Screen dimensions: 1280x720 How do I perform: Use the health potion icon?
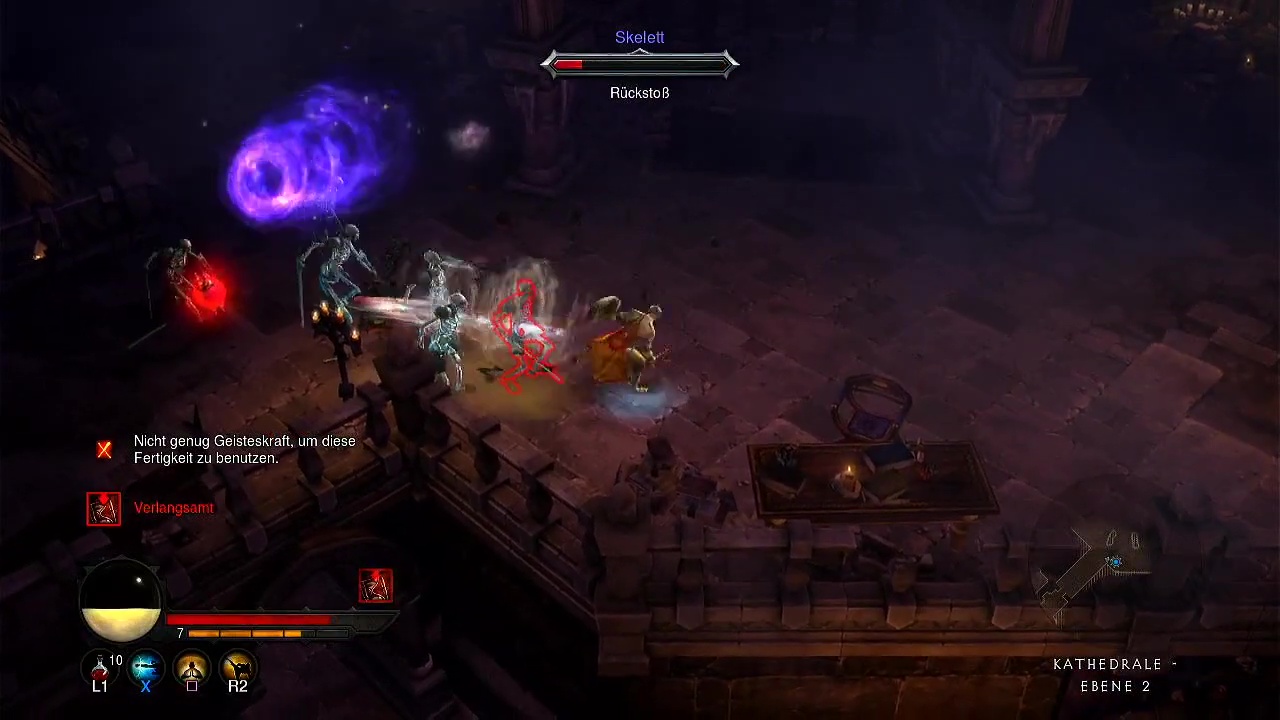pos(100,667)
